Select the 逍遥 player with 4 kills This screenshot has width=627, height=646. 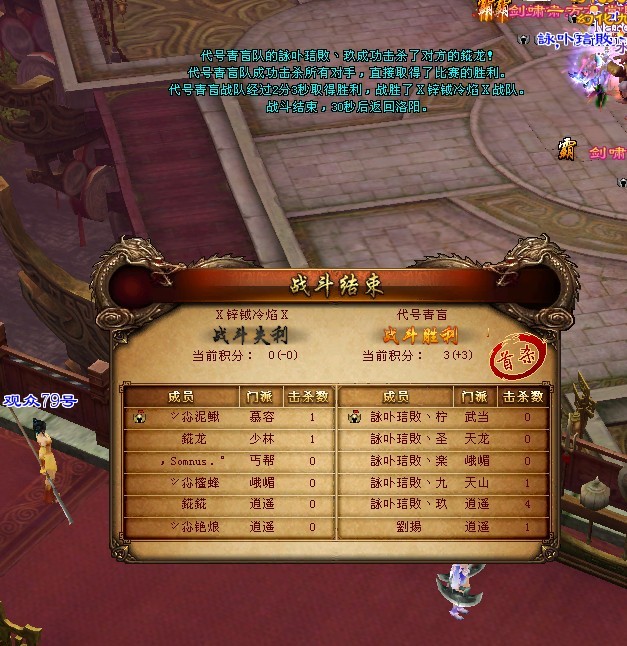click(442, 504)
